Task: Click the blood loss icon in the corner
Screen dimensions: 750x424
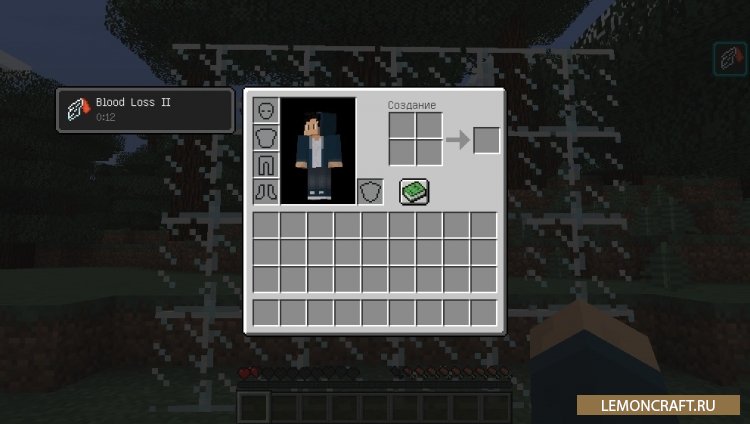Action: (x=728, y=60)
